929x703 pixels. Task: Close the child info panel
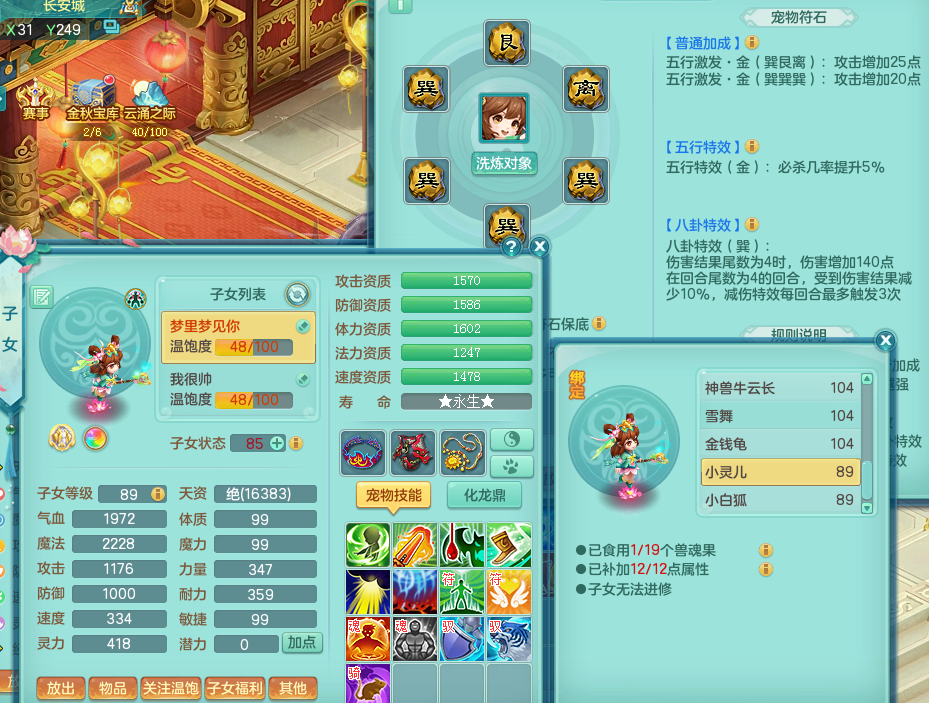539,246
